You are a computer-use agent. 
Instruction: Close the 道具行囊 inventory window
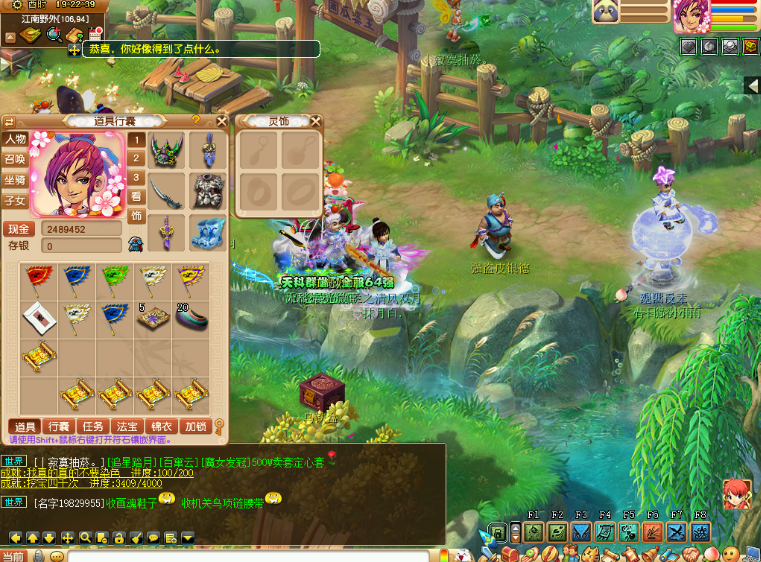point(220,120)
